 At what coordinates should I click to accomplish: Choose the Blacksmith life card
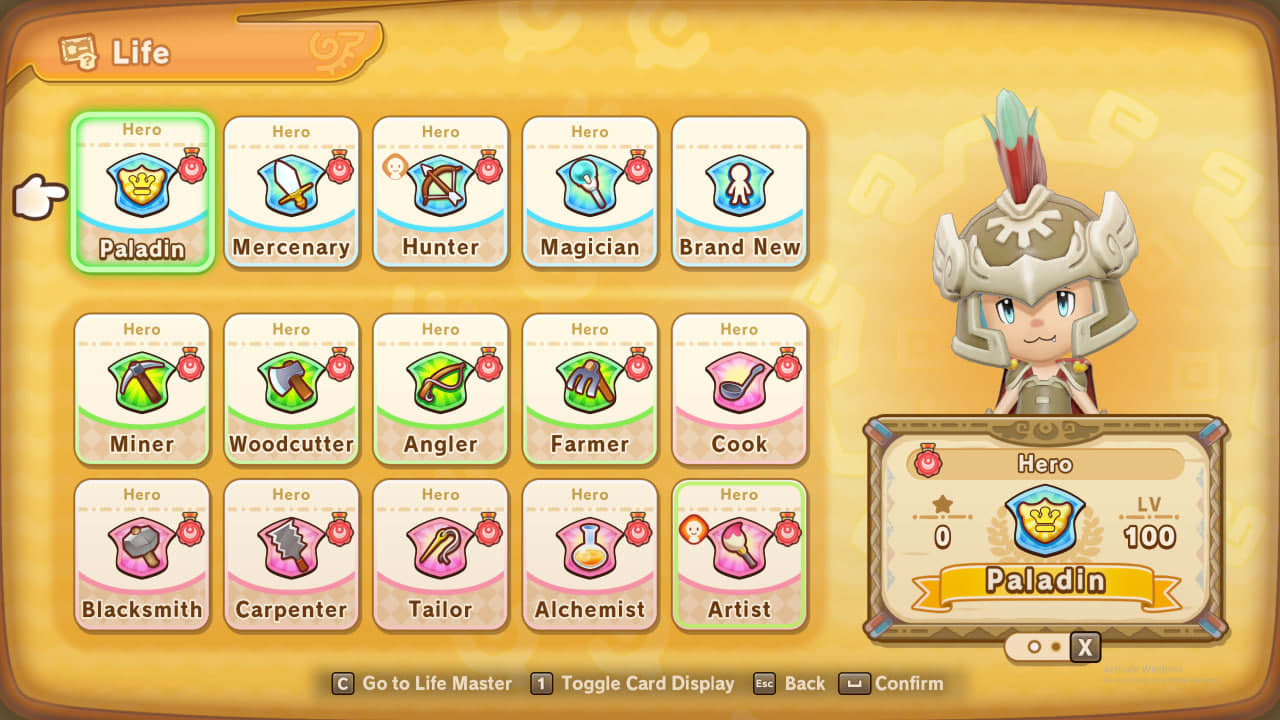[x=142, y=555]
